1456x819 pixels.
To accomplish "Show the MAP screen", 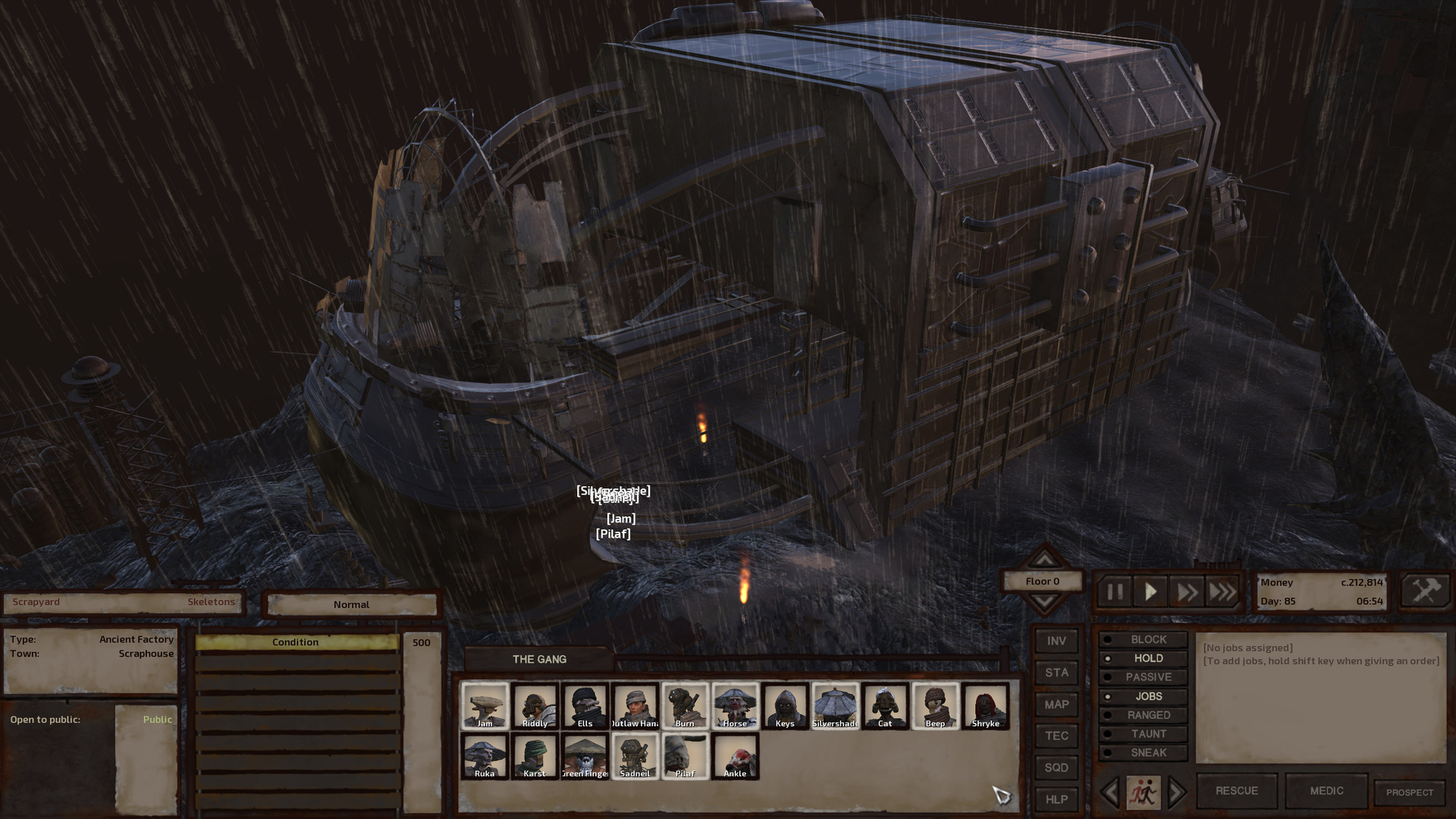I will point(1056,704).
